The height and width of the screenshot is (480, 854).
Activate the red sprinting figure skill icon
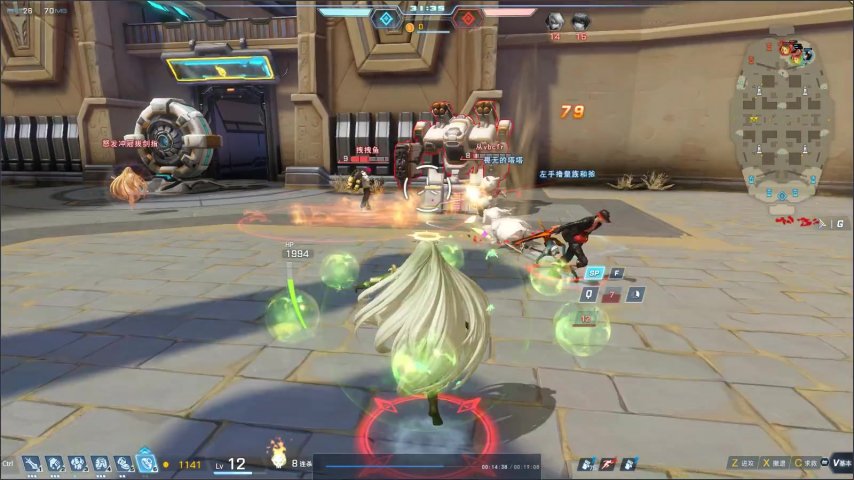click(606, 464)
